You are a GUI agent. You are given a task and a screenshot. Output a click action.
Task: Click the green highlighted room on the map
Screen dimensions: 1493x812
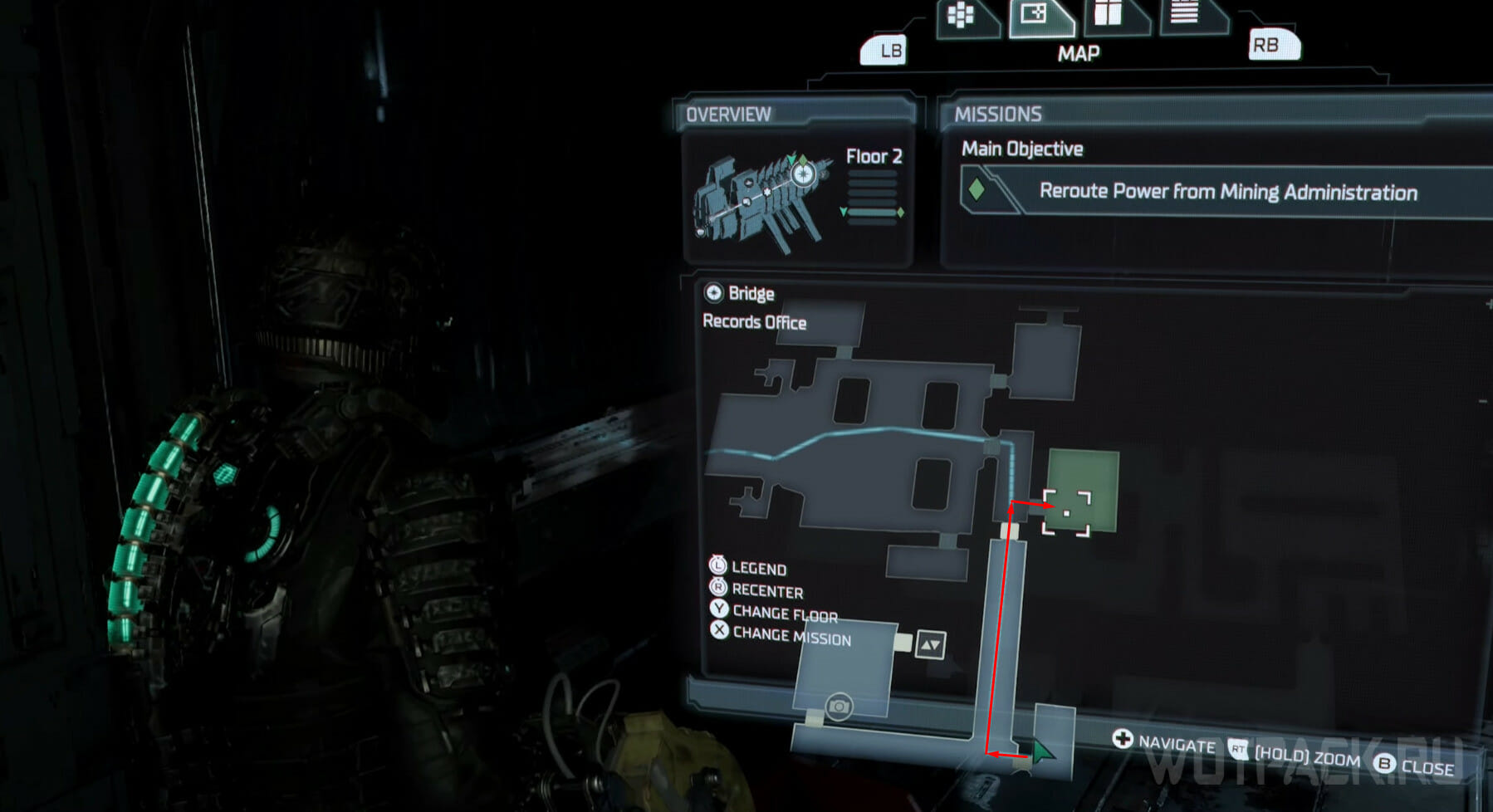pyautogui.click(x=1084, y=489)
